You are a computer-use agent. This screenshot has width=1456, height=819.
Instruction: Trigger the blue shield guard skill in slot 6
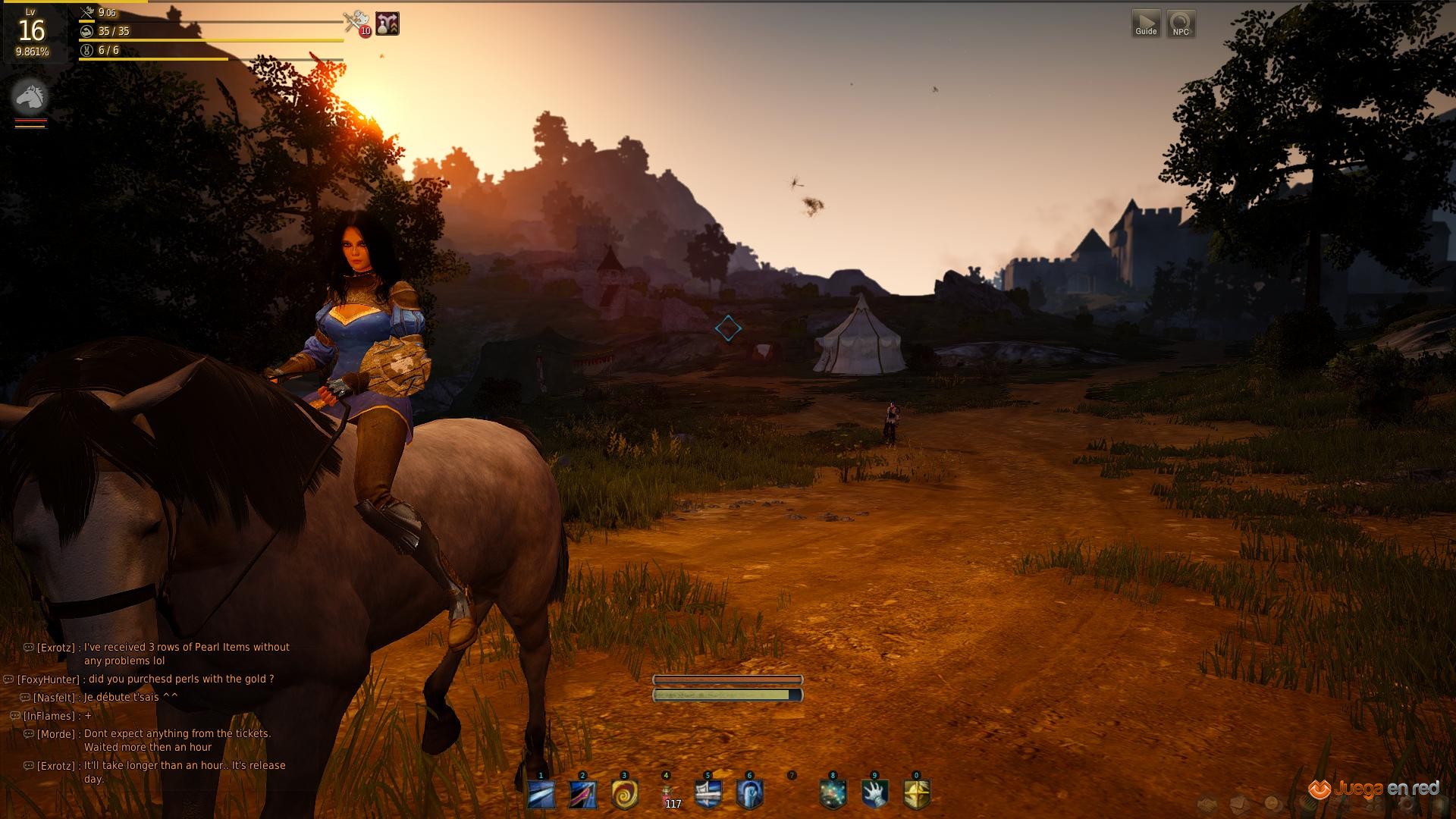750,795
